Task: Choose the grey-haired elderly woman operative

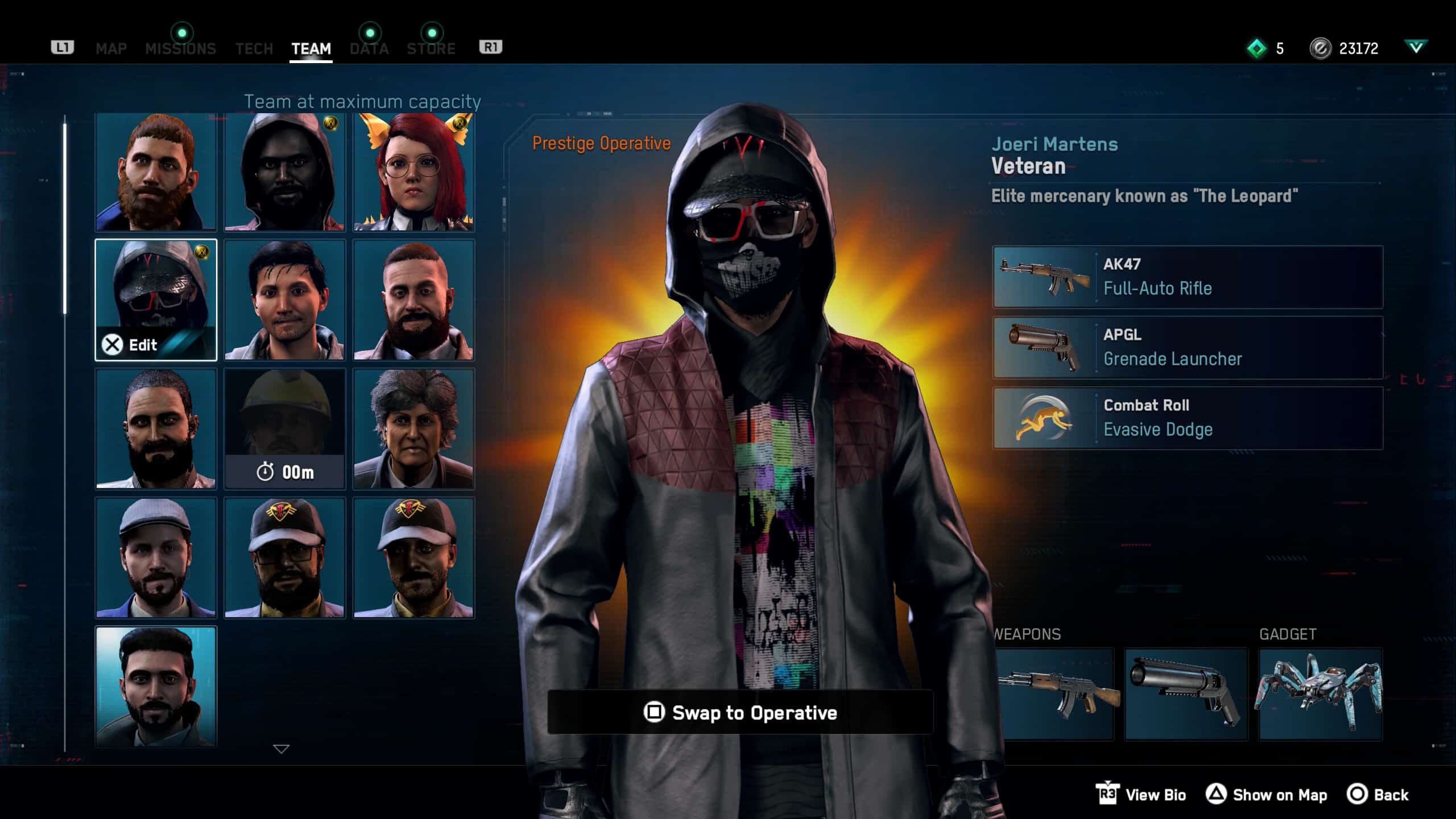Action: (413, 429)
